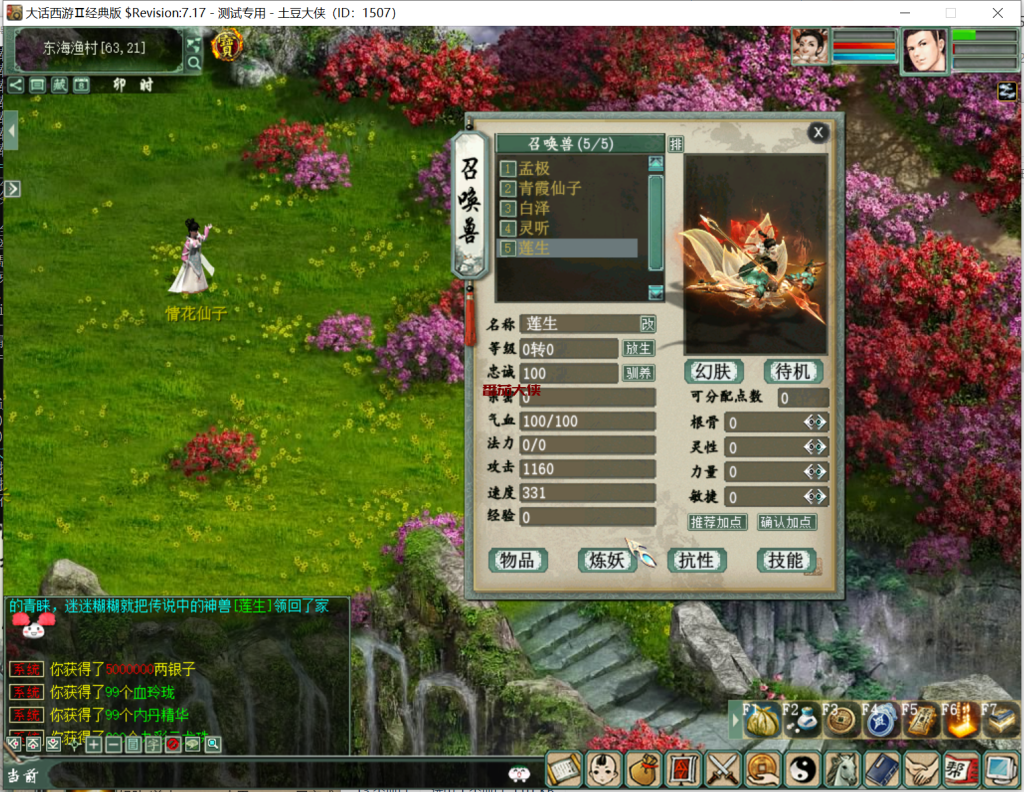Click the 驯养 tame button

click(x=638, y=373)
